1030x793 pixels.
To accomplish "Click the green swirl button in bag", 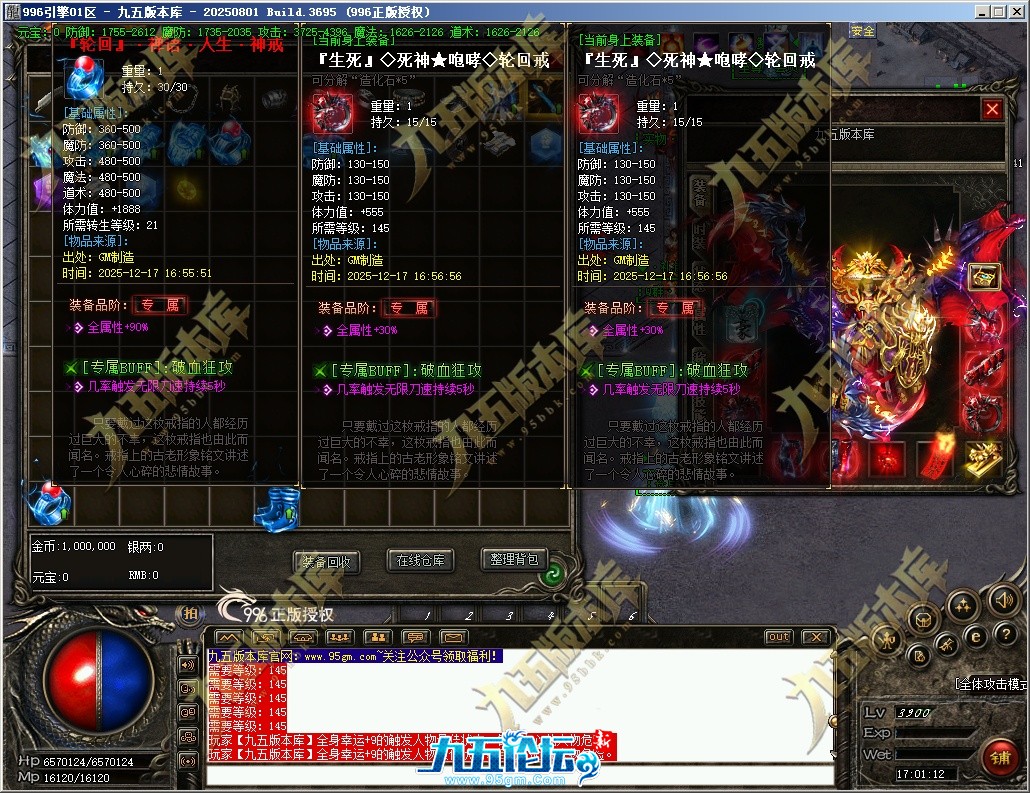I will [x=550, y=575].
